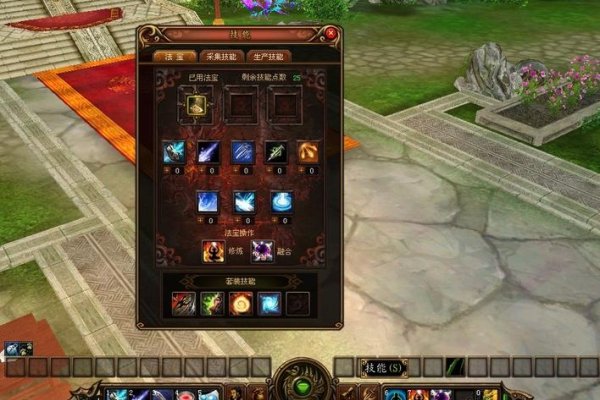Click the 技能(S) skills button

click(384, 367)
